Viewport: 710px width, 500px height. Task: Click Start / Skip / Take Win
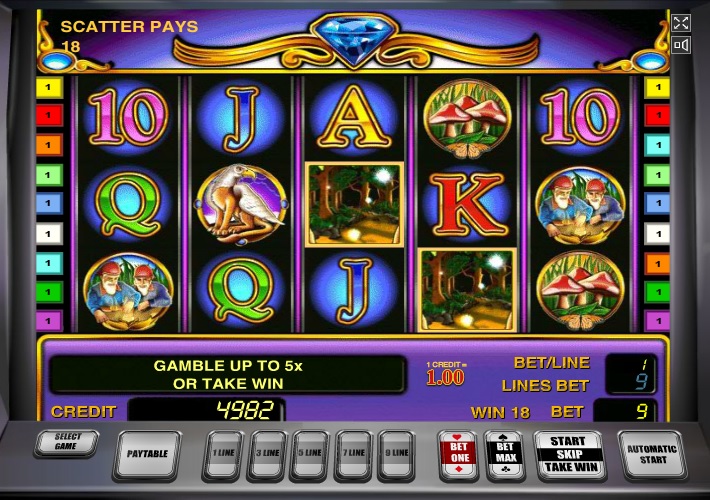point(568,453)
